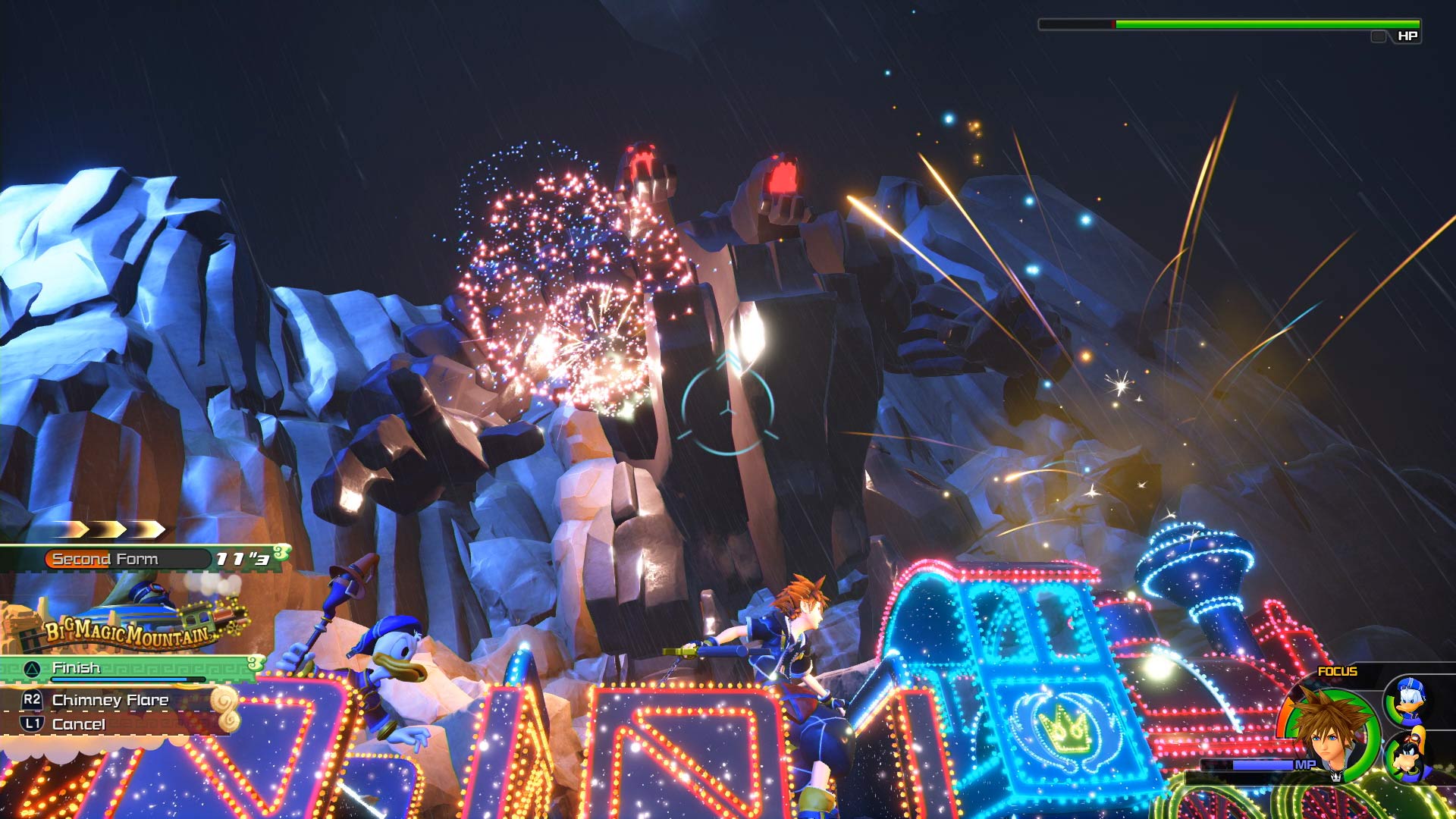Click the Big Magic Mountain title banner
The width and height of the screenshot is (1456, 819).
(128, 634)
